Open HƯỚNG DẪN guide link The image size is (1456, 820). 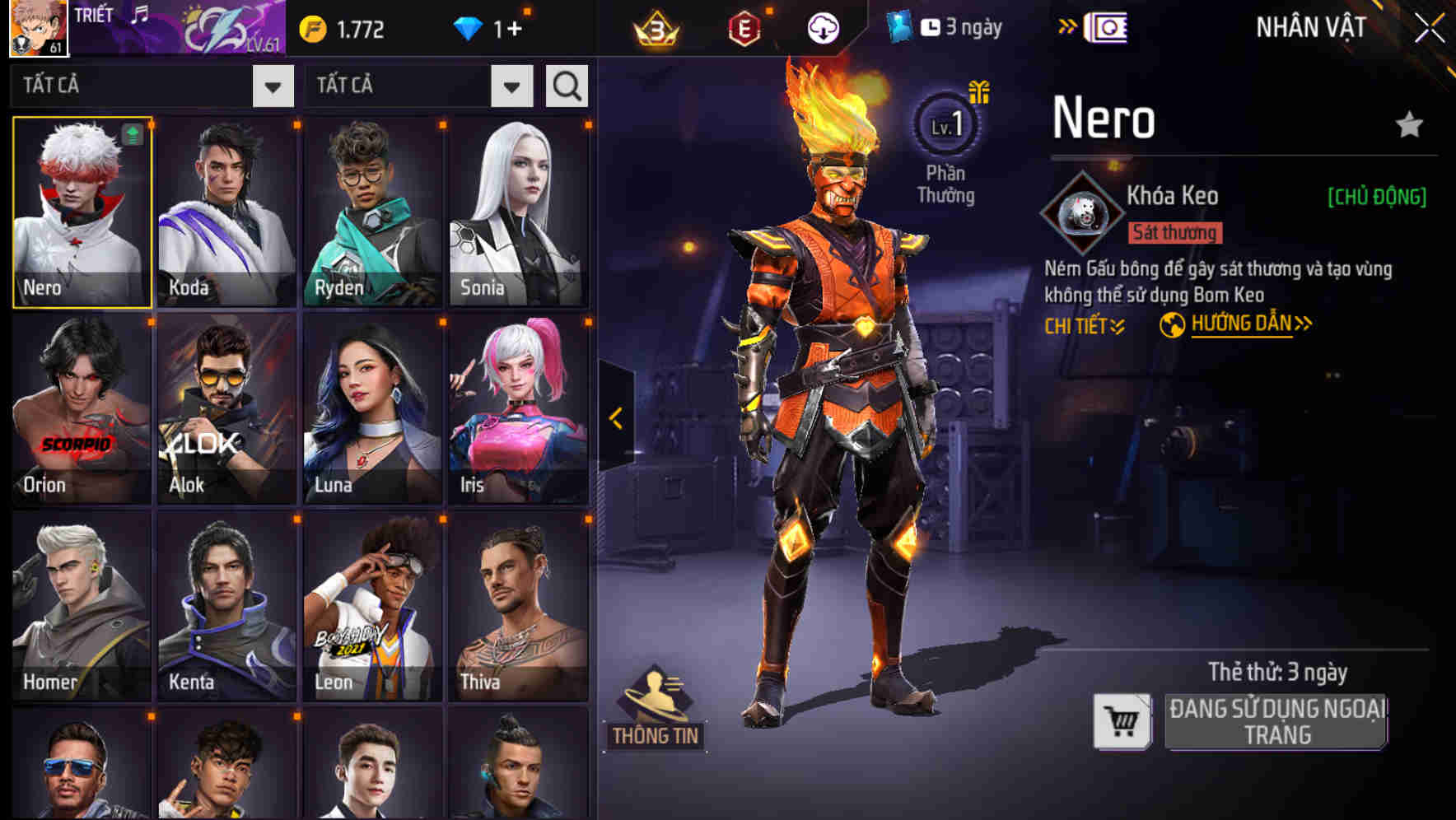pos(1241,324)
